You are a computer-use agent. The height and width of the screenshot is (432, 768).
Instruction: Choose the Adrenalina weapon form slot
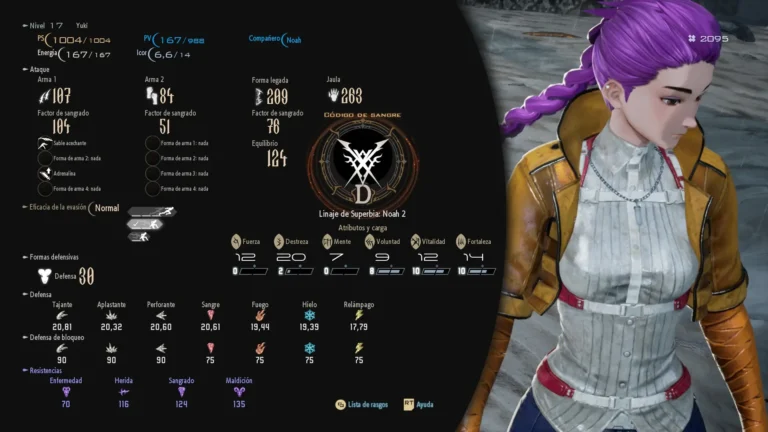click(x=45, y=173)
